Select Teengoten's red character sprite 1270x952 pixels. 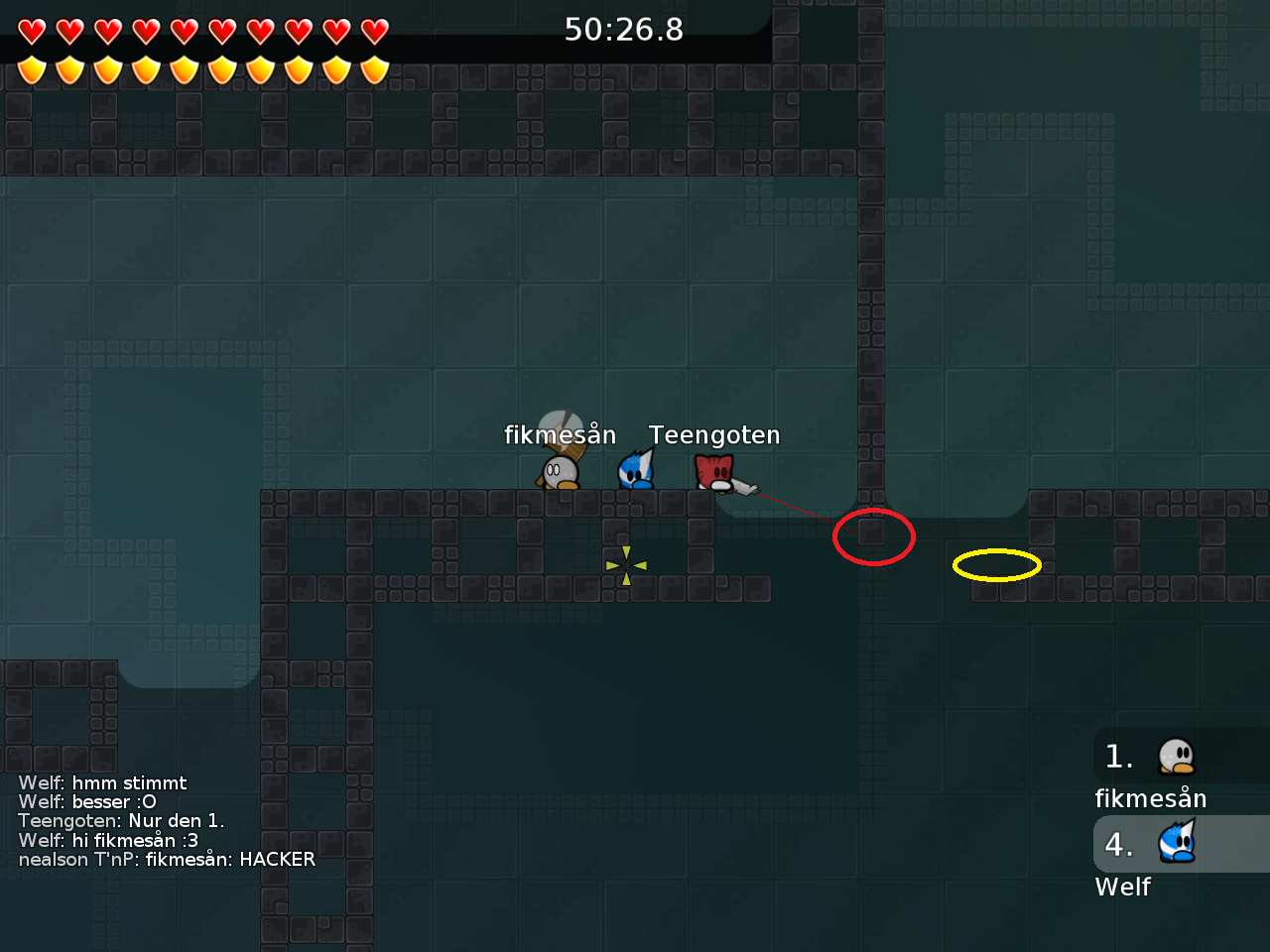[713, 474]
